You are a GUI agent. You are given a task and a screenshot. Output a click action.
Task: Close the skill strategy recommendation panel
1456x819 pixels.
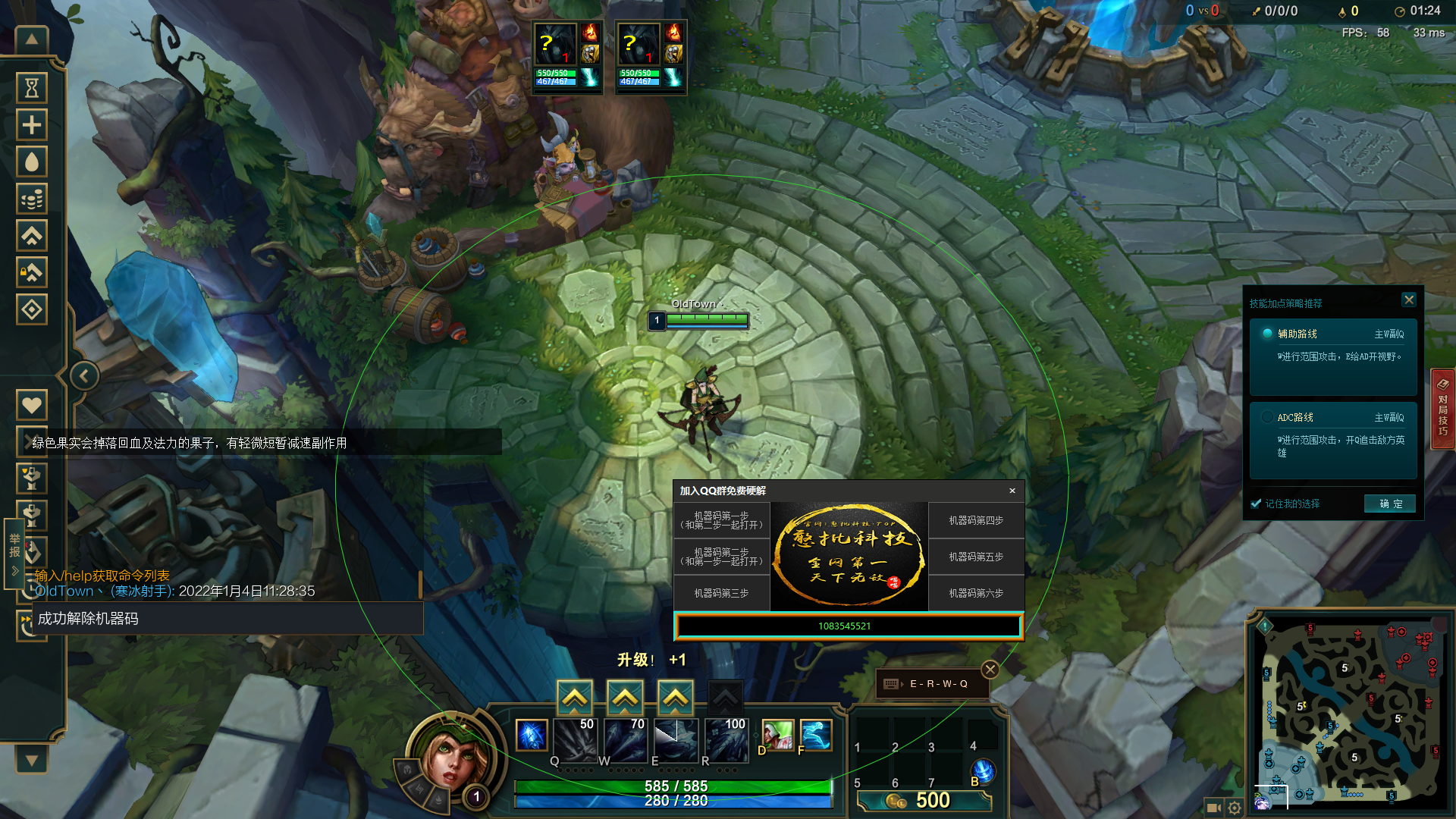coord(1408,300)
